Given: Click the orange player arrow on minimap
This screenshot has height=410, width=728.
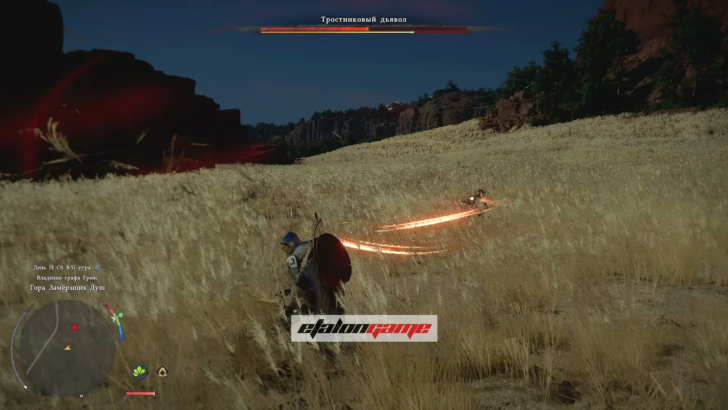Looking at the screenshot, I should [67, 348].
